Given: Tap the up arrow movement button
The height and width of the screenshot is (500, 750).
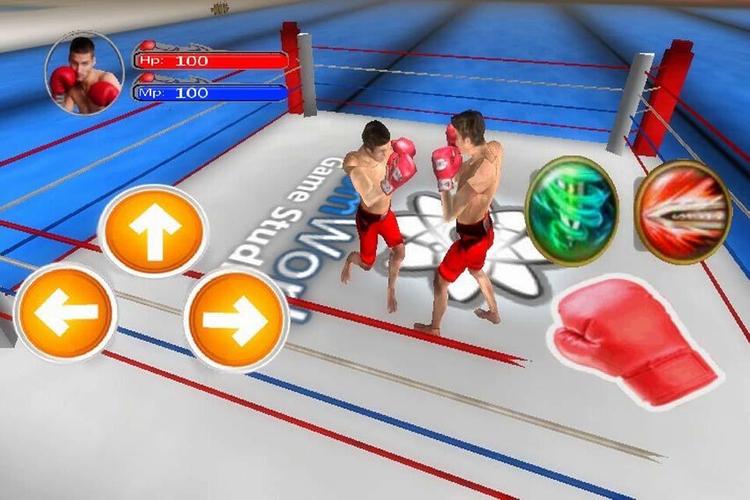Looking at the screenshot, I should 153,231.
